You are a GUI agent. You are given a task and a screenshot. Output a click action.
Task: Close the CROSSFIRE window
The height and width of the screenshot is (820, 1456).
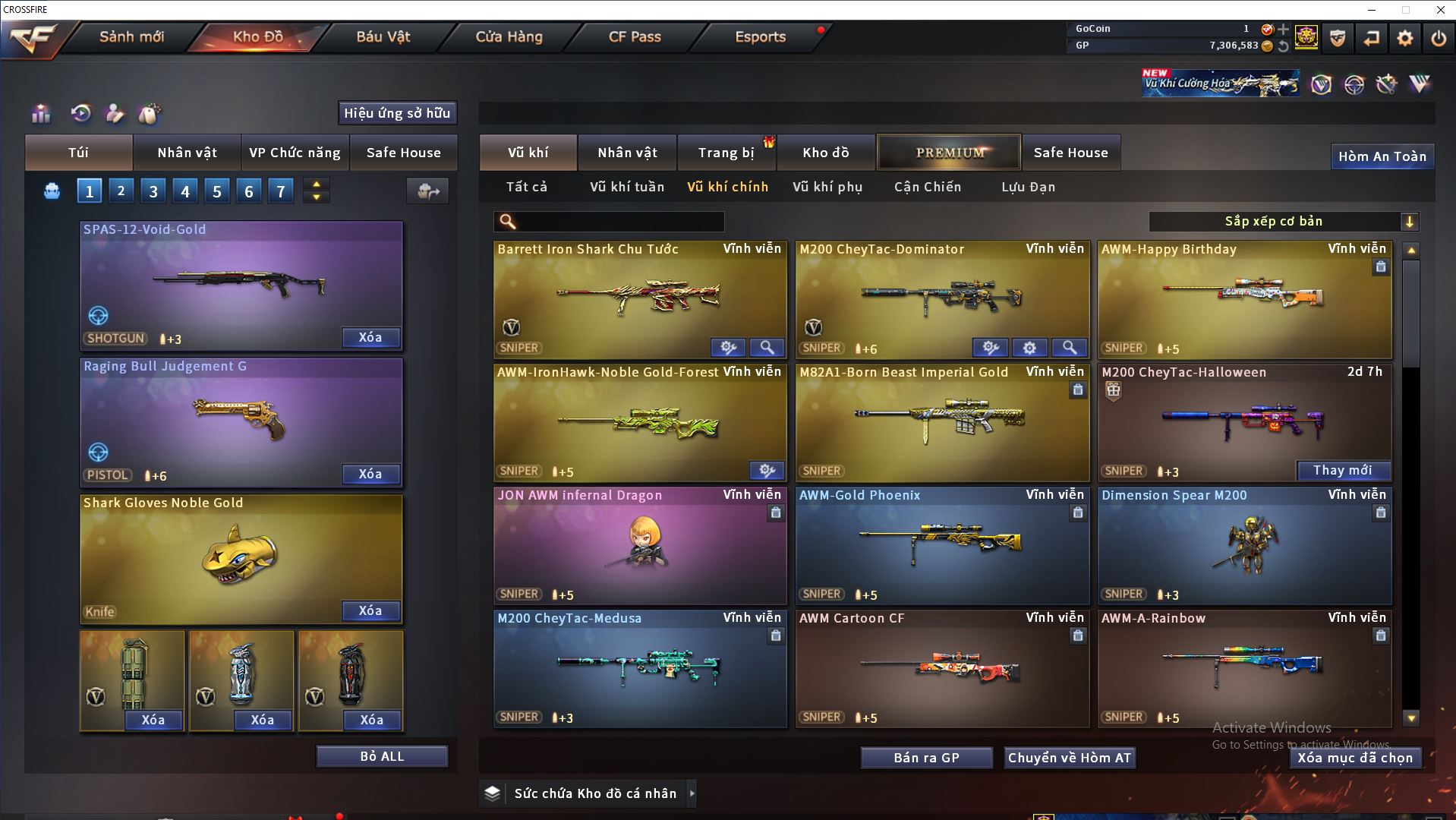click(x=1440, y=10)
